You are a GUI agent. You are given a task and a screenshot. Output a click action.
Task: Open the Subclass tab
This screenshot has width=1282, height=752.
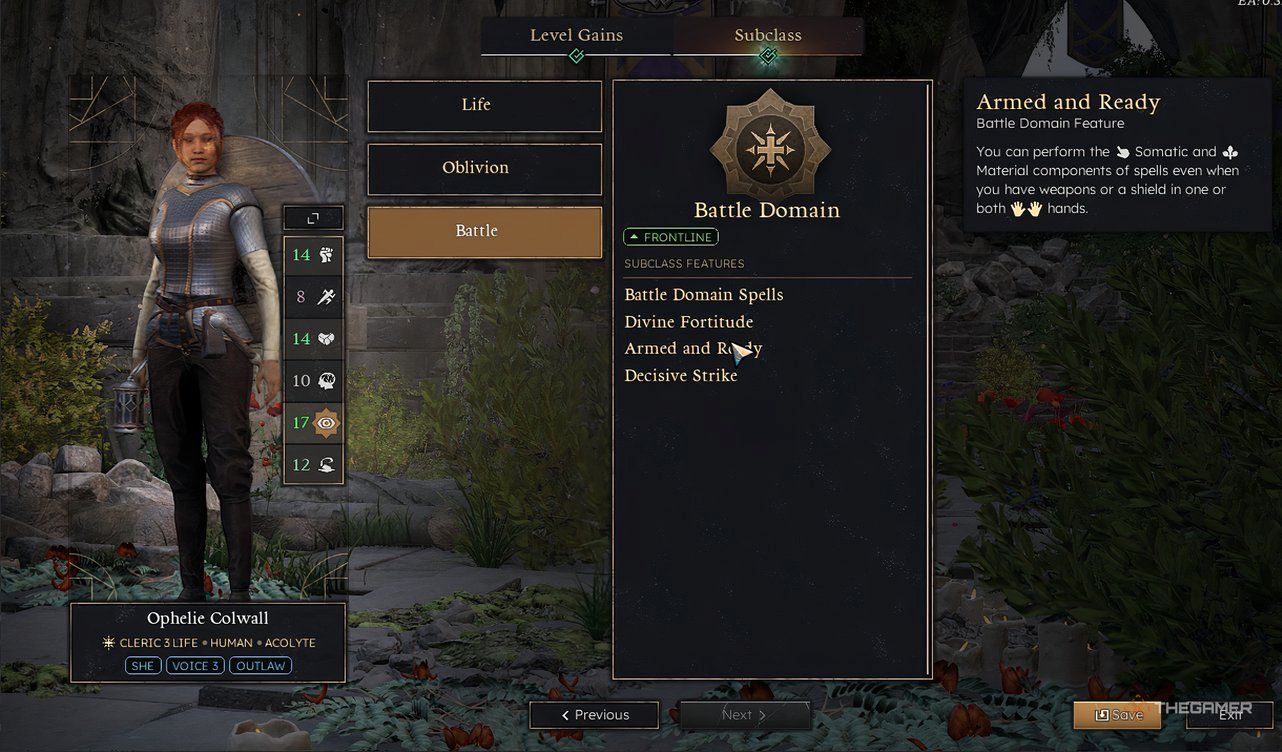pyautogui.click(x=767, y=36)
